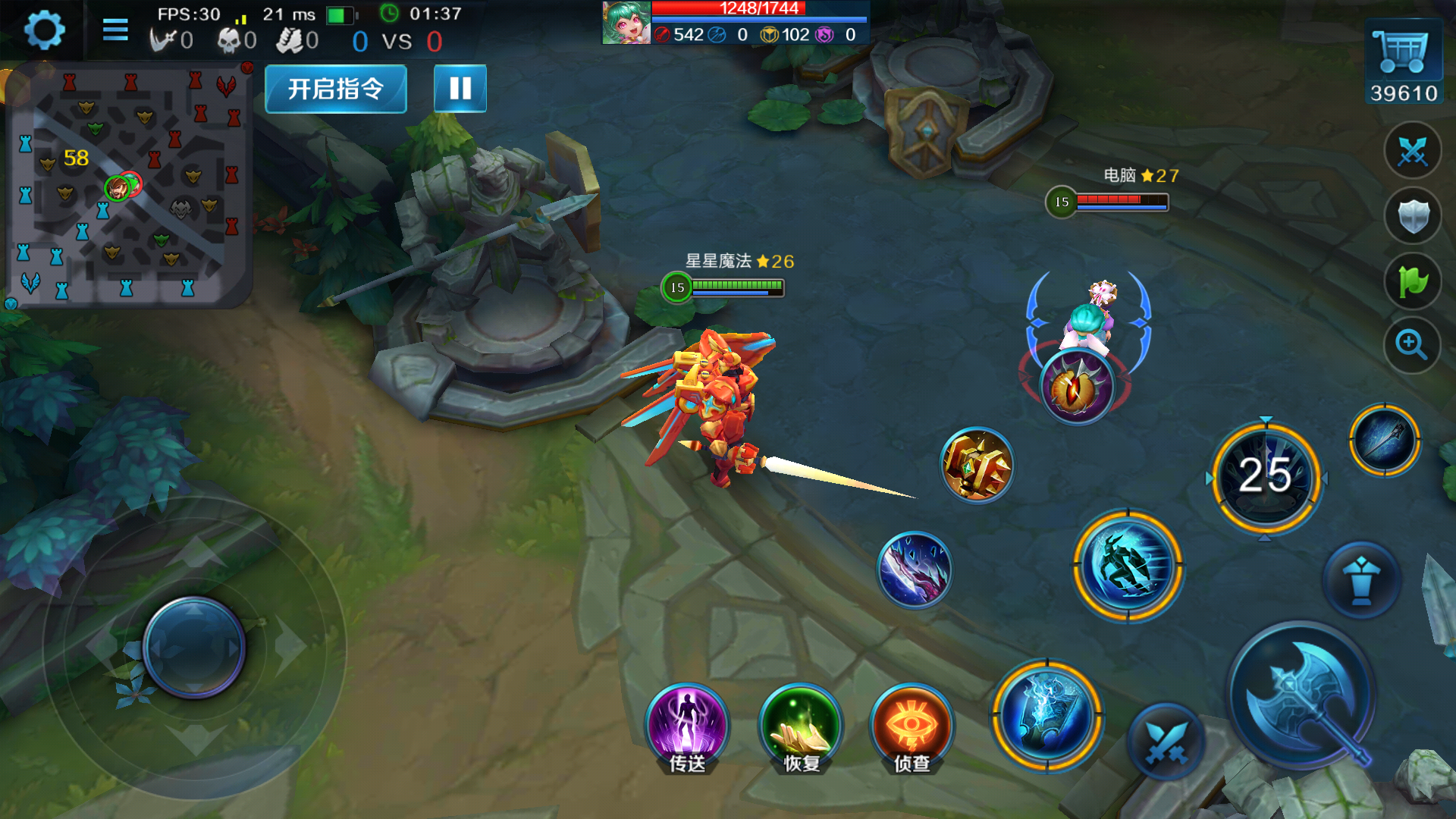Tap the ultimate skill on 25 cooldown
The image size is (1456, 819).
pos(1266,476)
